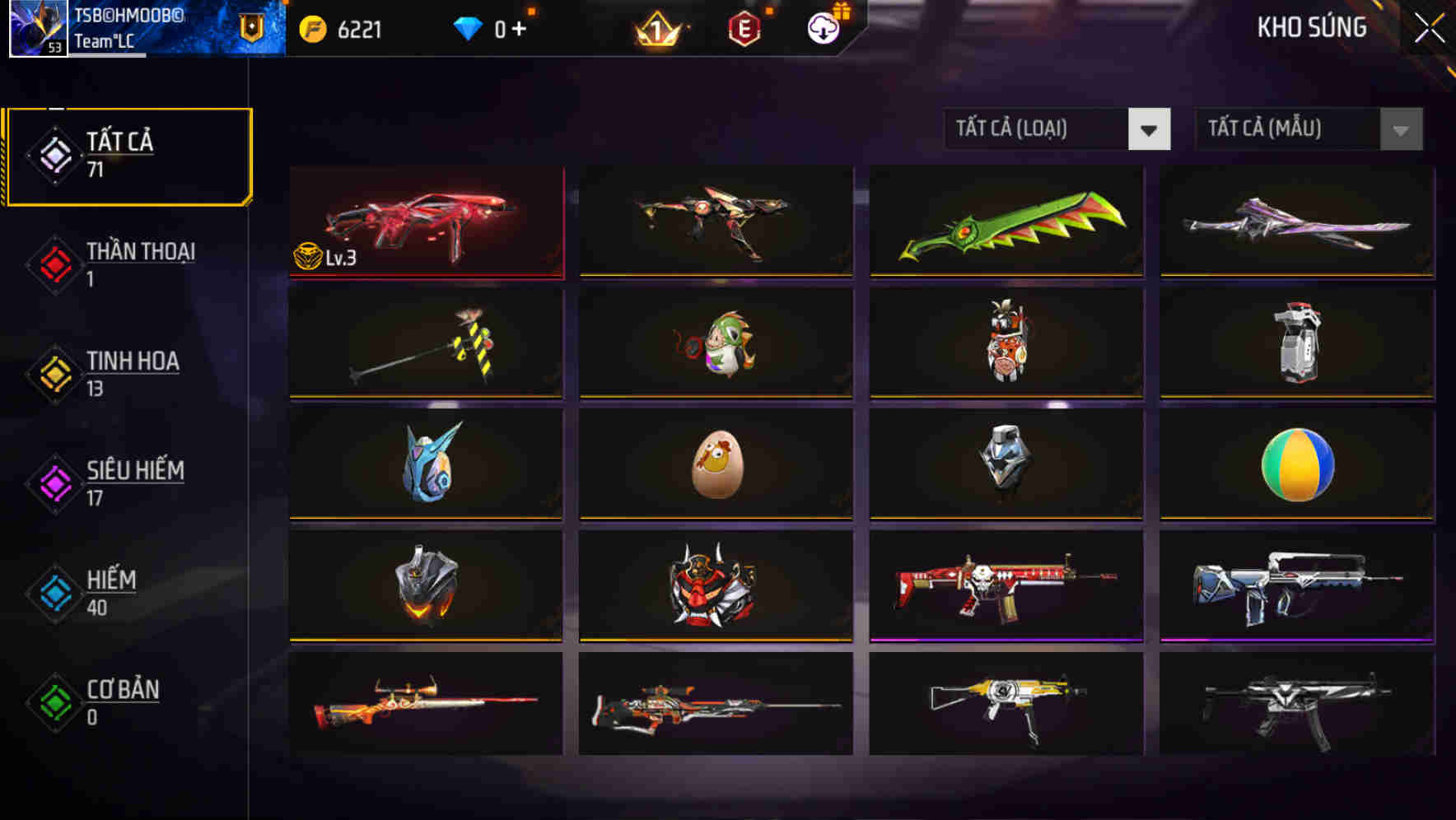Open the TẤT CẢ (LOẠI) arrow selector
Screen dimensions: 1456x820
(x=1150, y=130)
